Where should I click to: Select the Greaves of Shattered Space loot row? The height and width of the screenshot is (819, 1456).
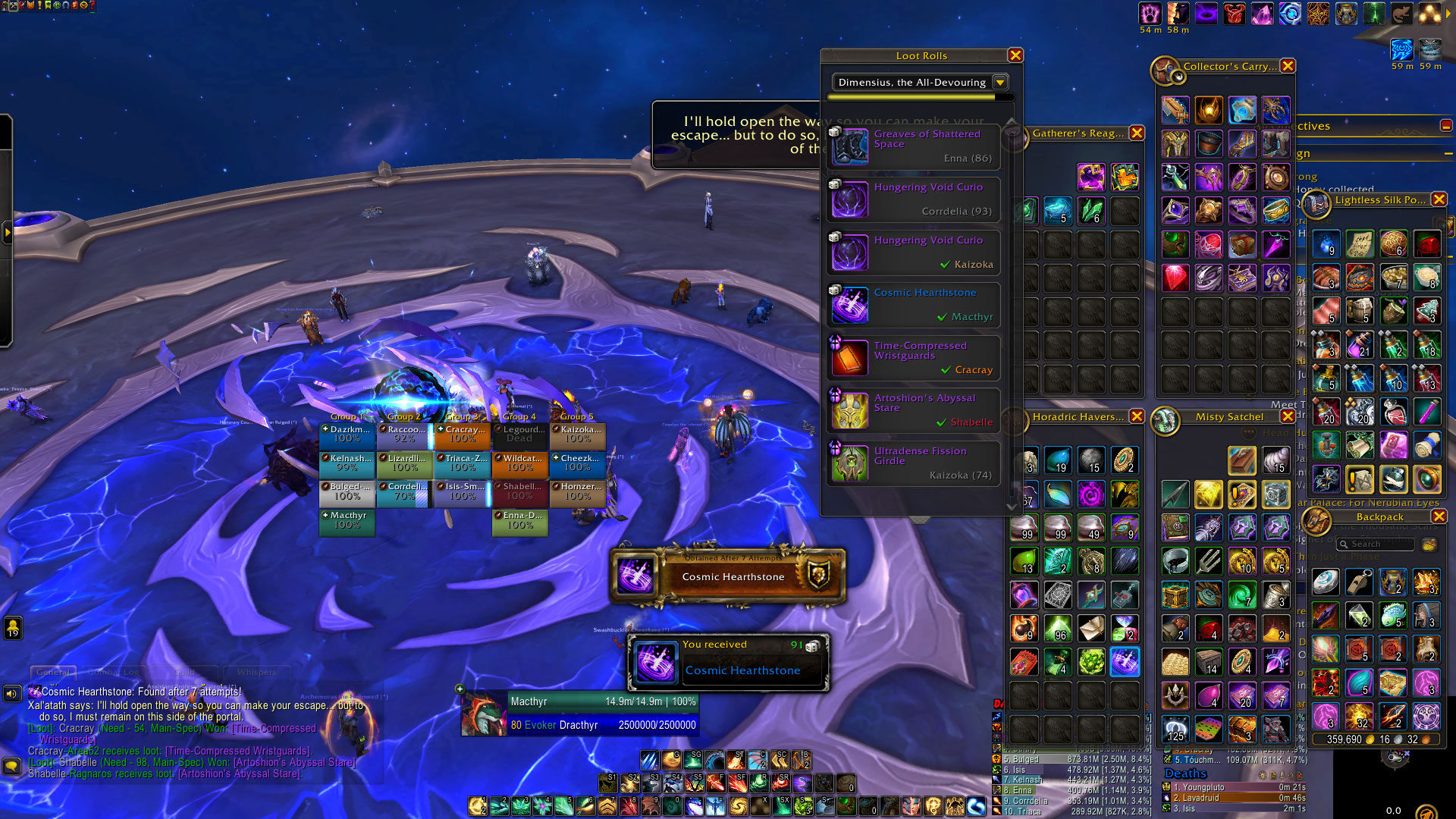(x=915, y=146)
